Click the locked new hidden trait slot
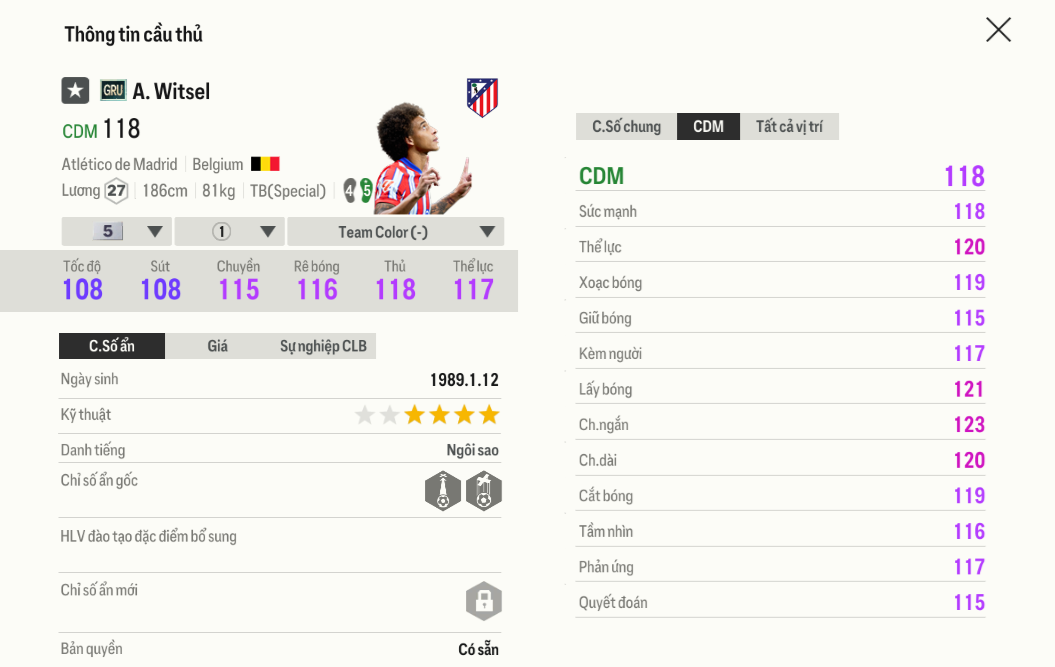The image size is (1055, 667). click(483, 601)
